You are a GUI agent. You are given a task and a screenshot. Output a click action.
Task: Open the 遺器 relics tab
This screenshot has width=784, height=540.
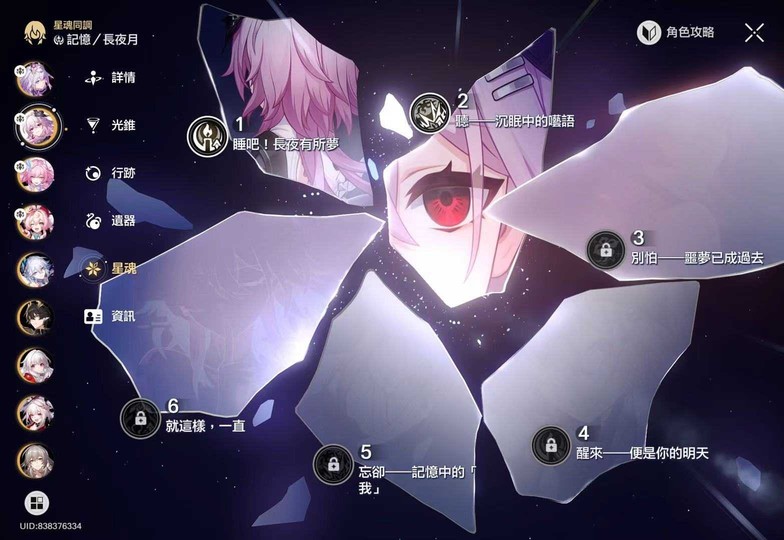pyautogui.click(x=111, y=220)
